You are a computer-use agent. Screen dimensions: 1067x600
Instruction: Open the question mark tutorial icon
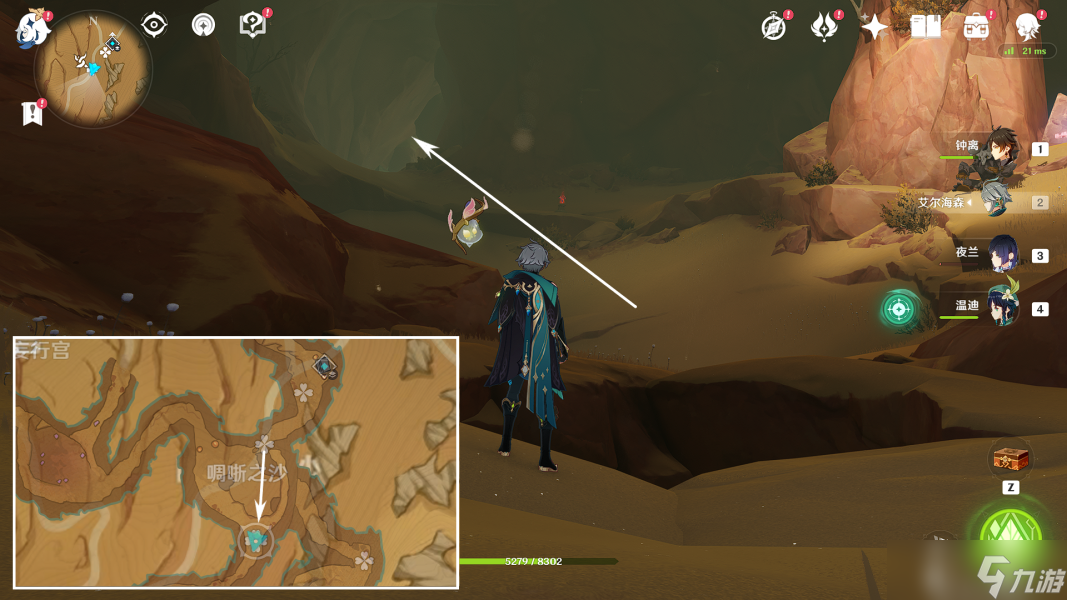(x=253, y=25)
